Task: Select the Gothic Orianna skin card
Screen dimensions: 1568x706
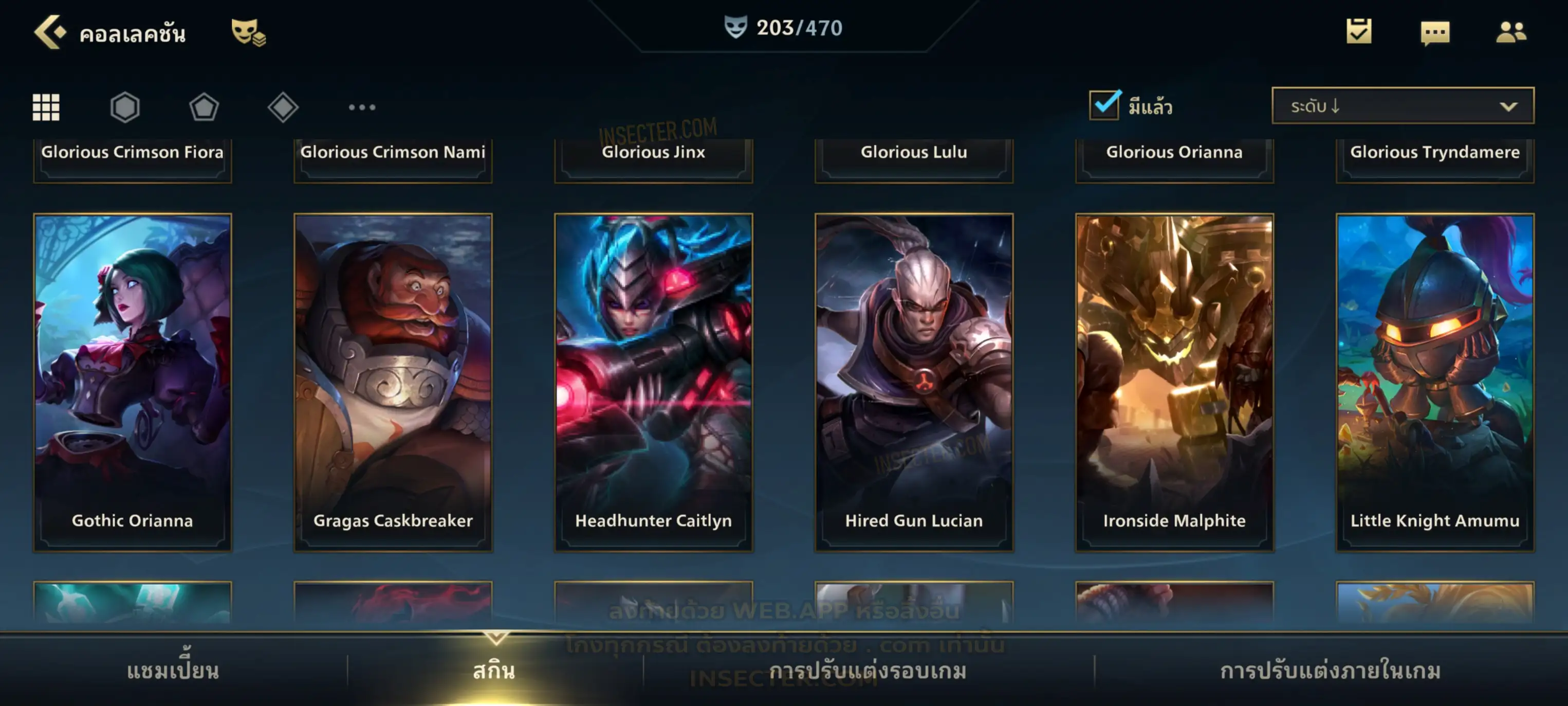Action: [133, 382]
